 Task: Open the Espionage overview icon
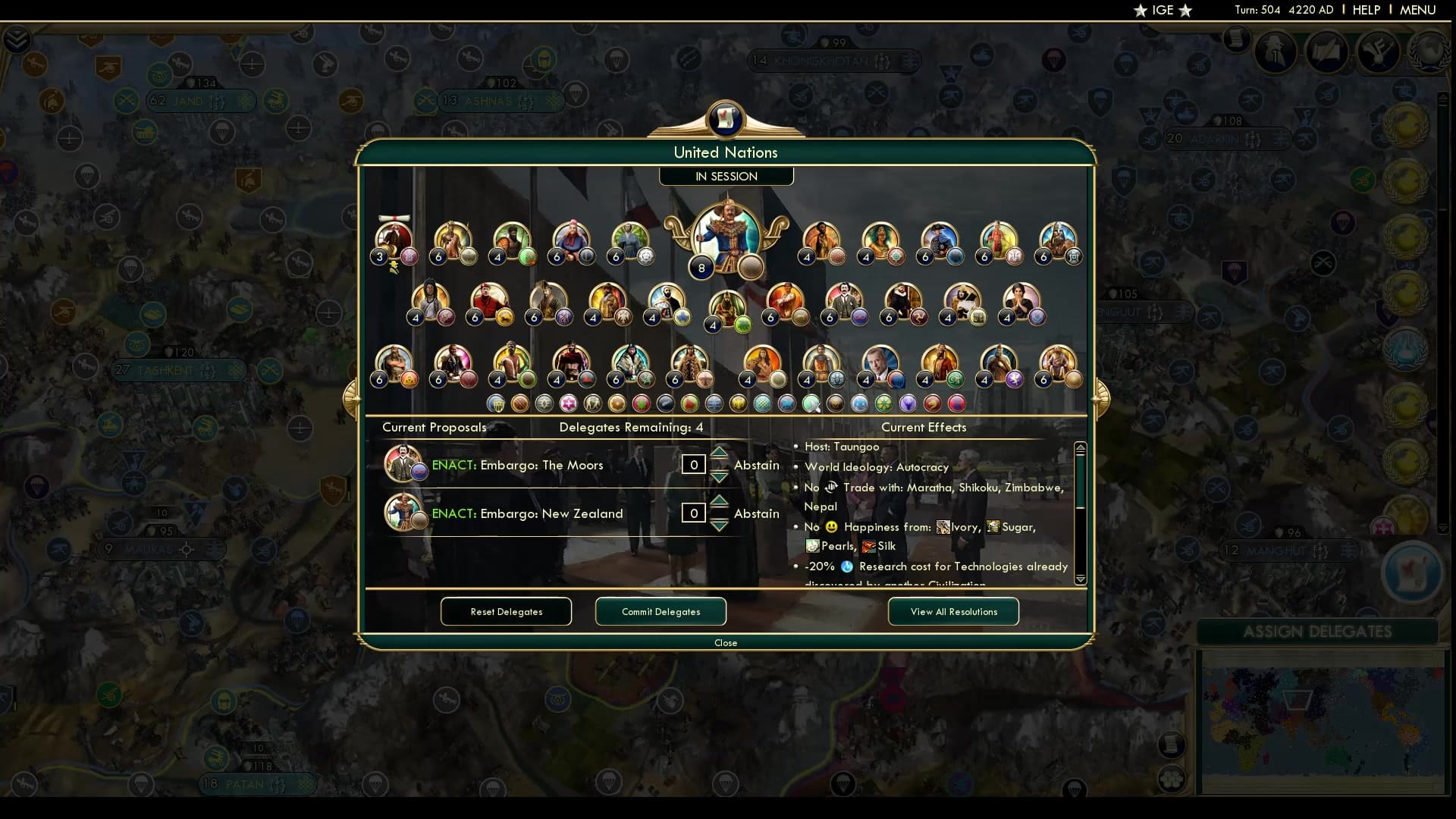pos(1276,52)
